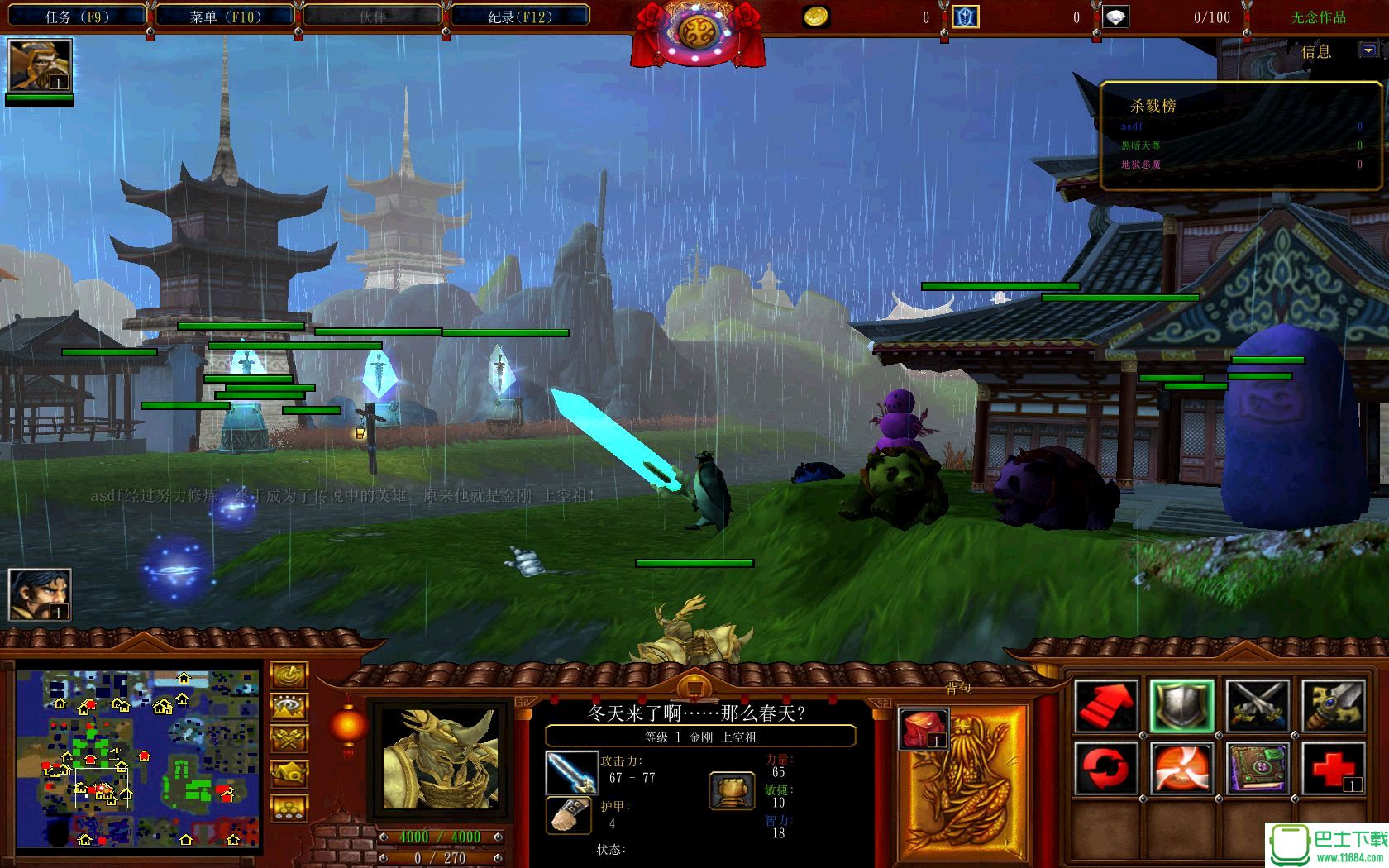The height and width of the screenshot is (868, 1389).
Task: Toggle the crossed axes ally color button
Action: pos(289,740)
